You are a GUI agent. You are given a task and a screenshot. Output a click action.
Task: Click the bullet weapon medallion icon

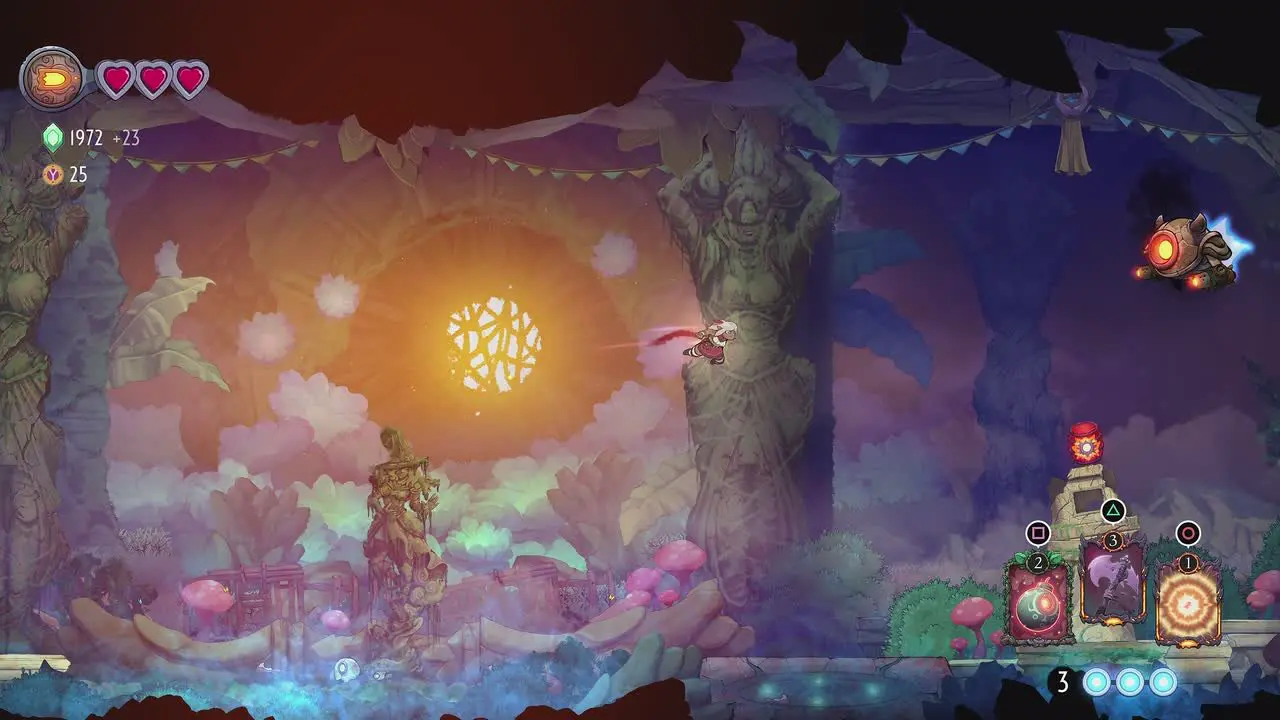pyautogui.click(x=52, y=78)
